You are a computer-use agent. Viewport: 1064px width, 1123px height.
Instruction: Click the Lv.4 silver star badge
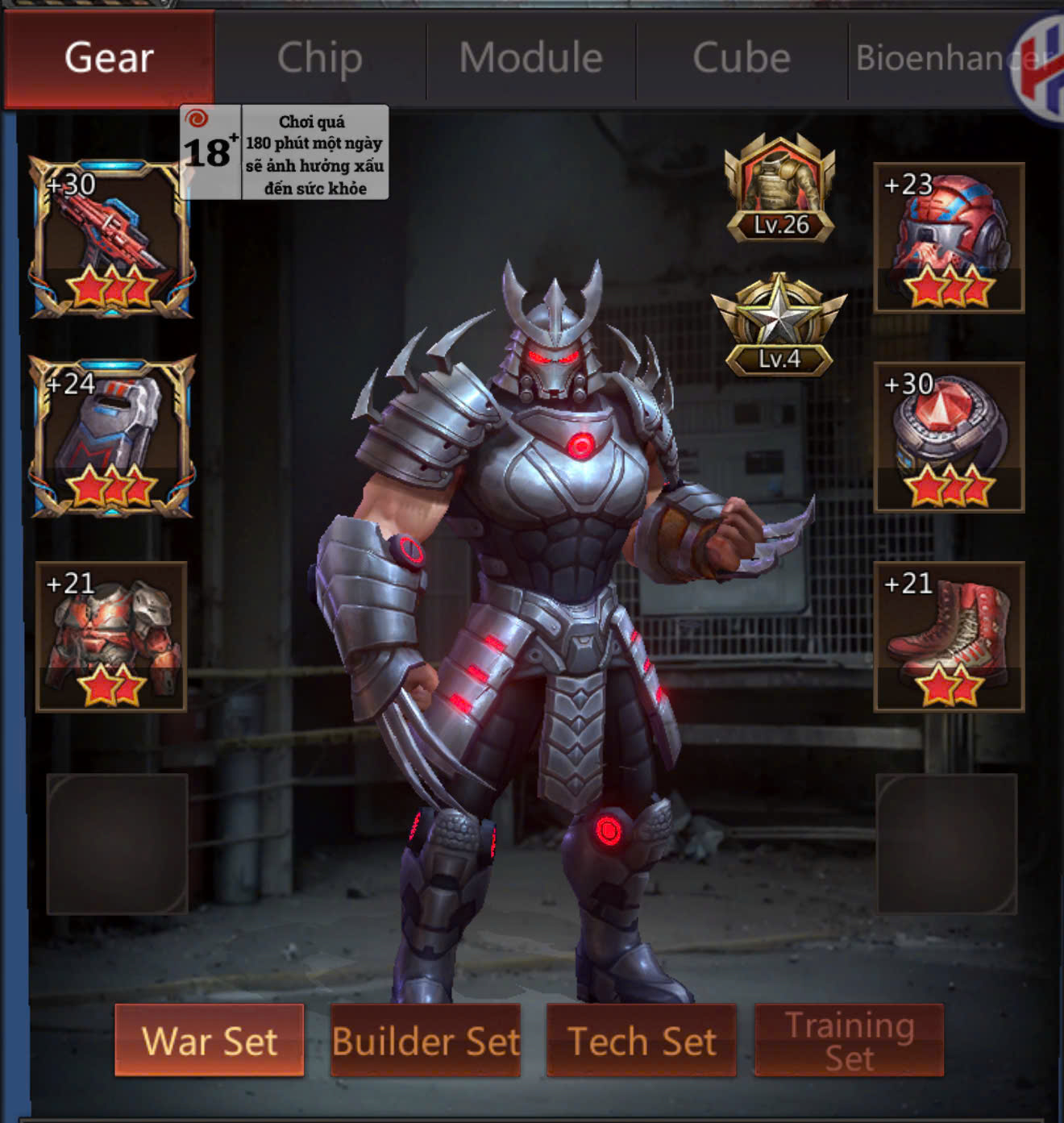779,325
